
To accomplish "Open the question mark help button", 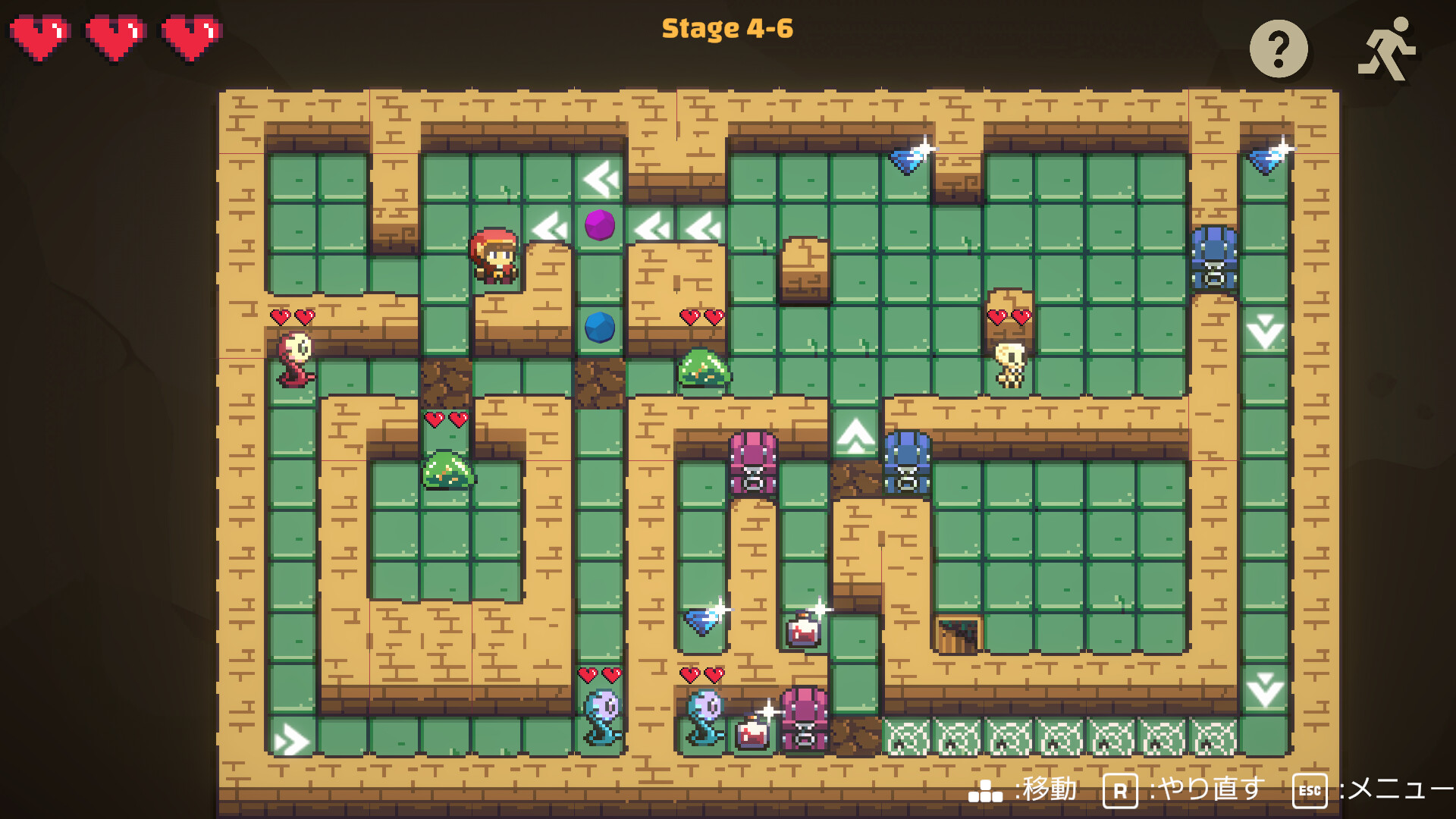I will pyautogui.click(x=1280, y=49).
